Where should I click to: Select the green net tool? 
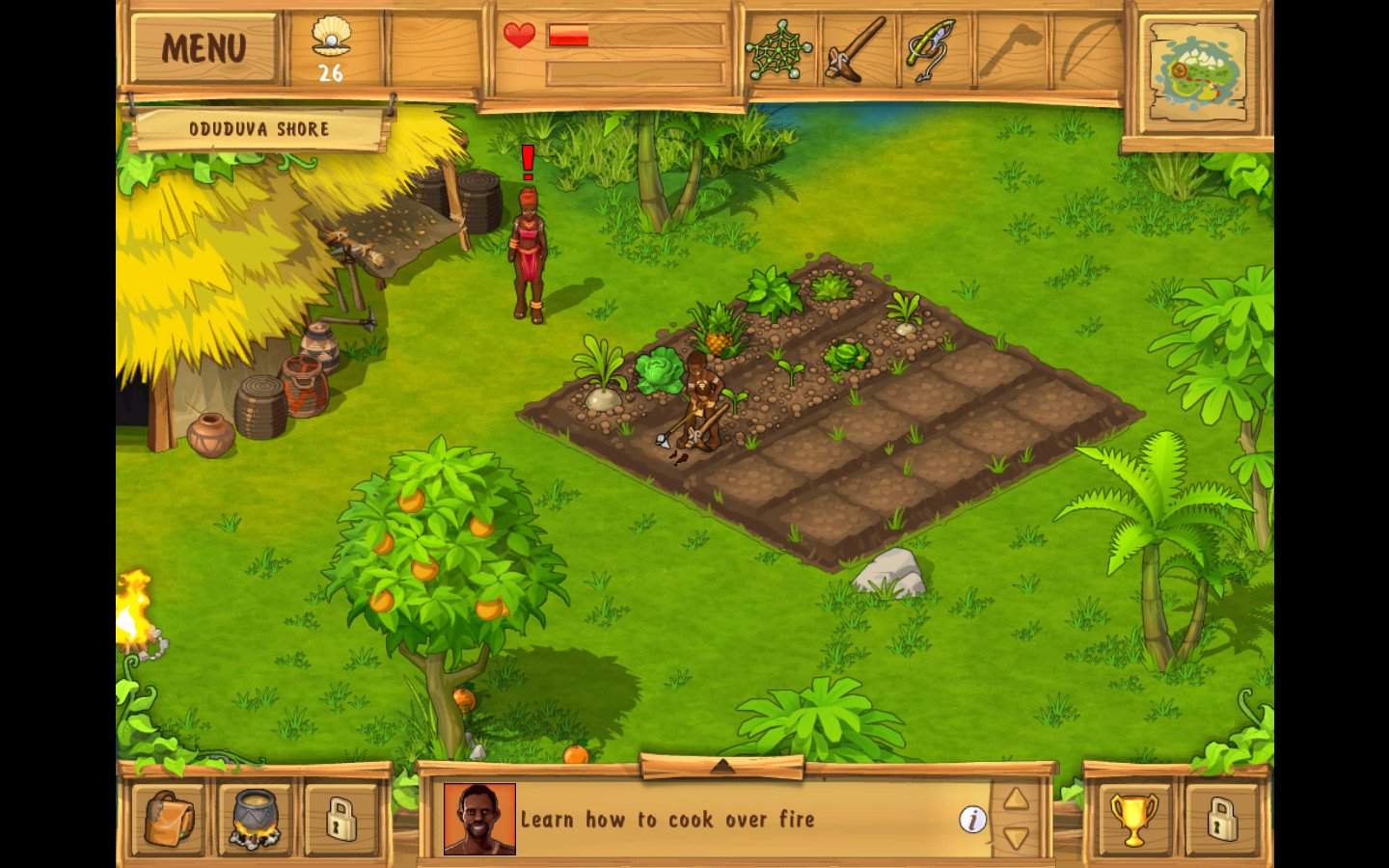coord(777,48)
